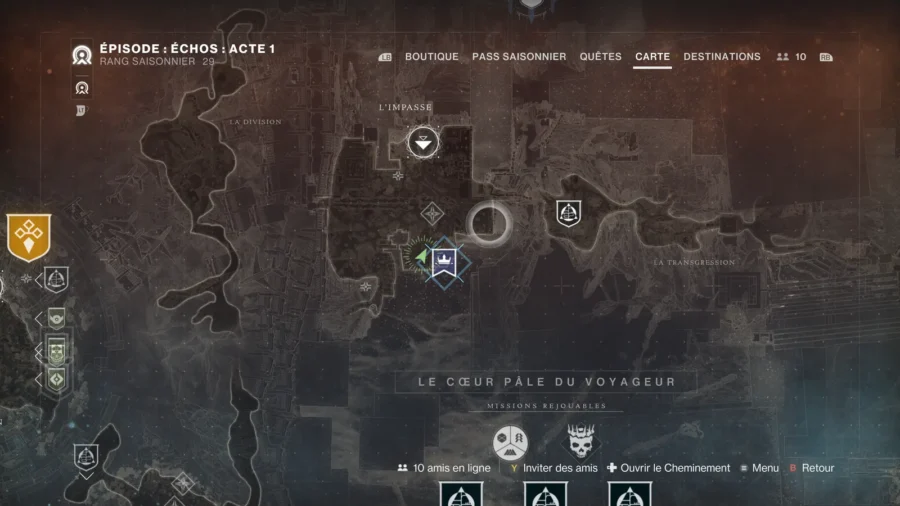This screenshot has height=506, width=900.
Task: Open the roster showing 10 friends
Action: pyautogui.click(x=791, y=57)
